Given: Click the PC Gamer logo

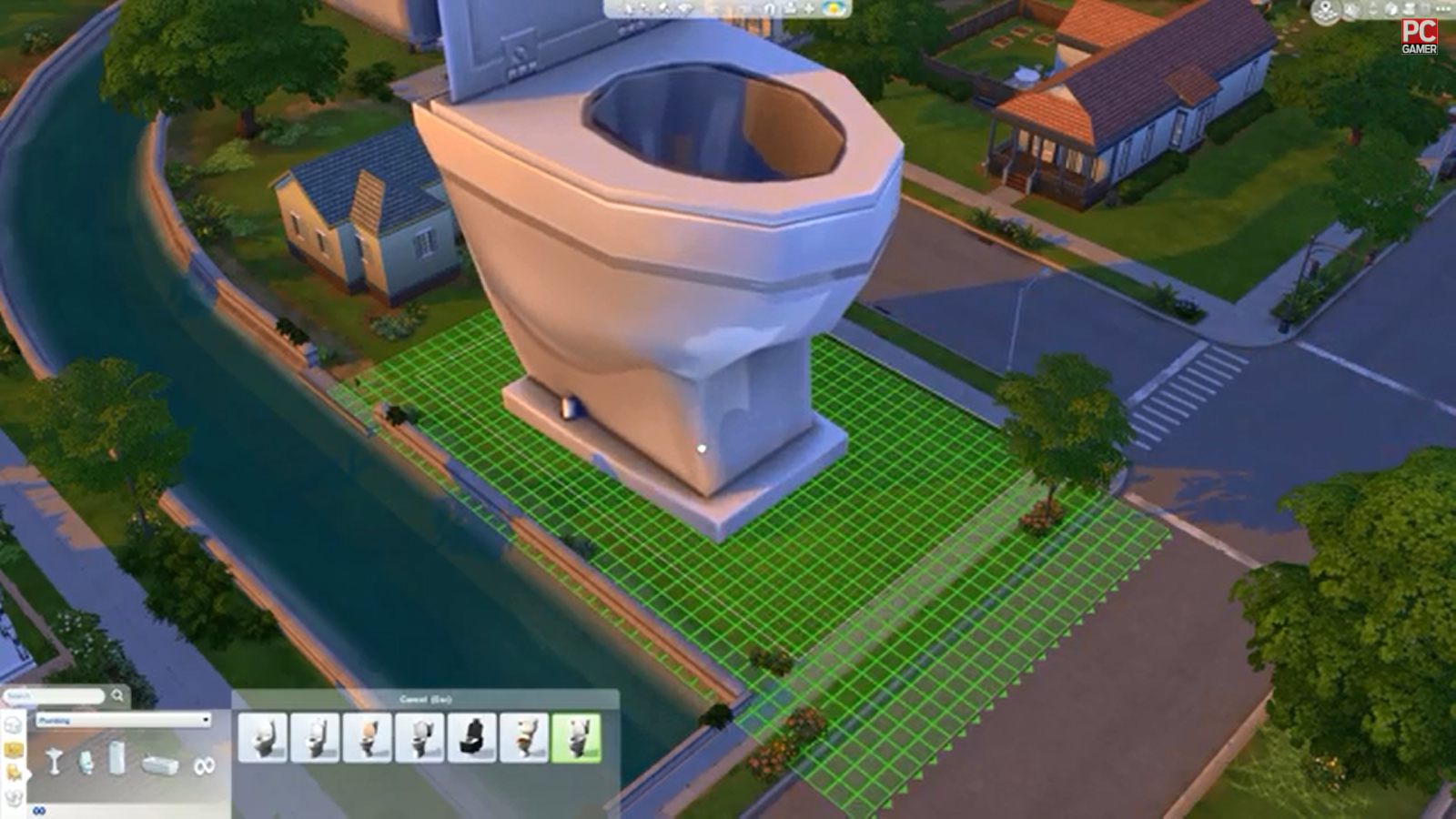Looking at the screenshot, I should click(x=1420, y=35).
